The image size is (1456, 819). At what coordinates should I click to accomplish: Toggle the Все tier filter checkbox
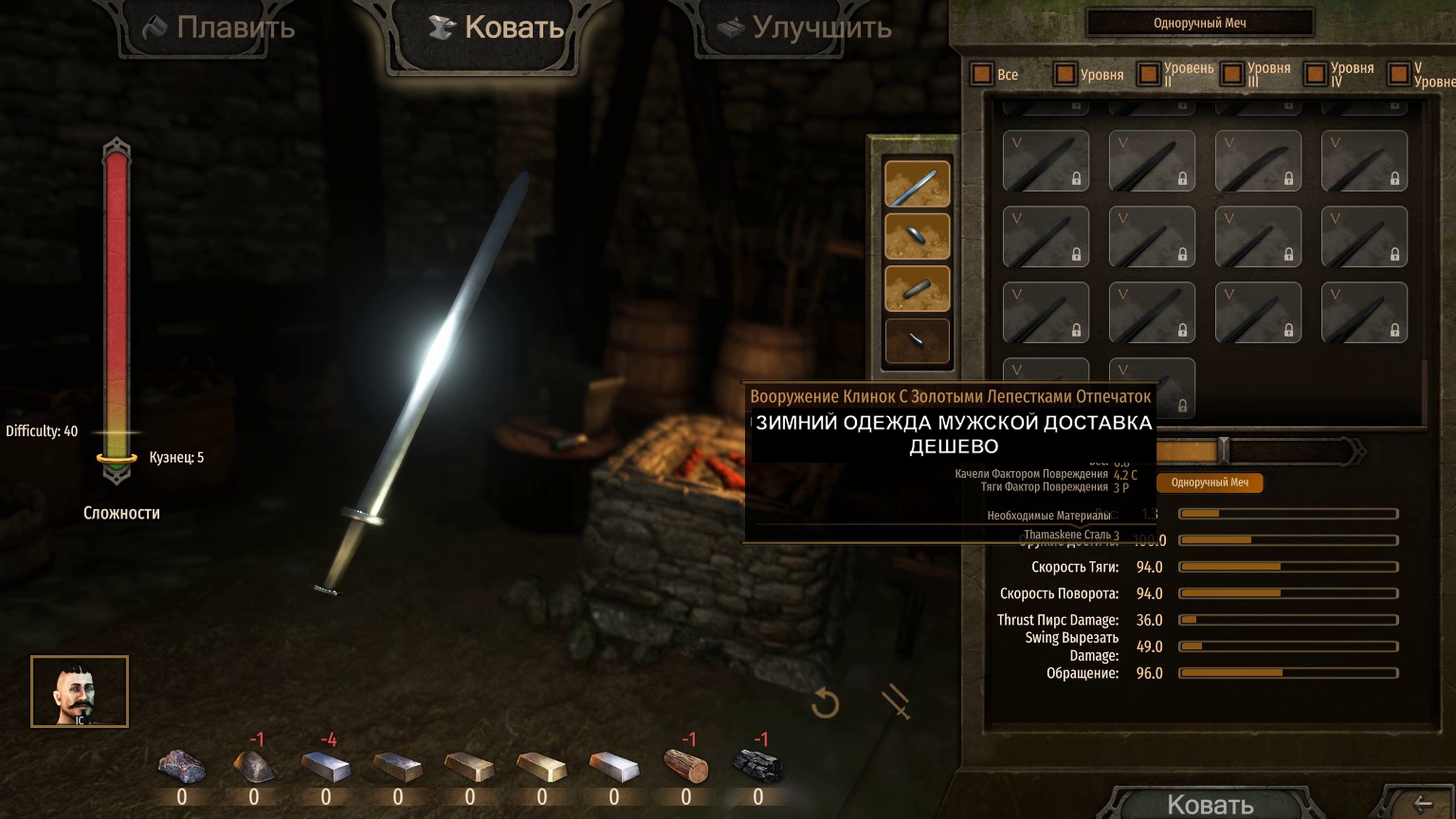tap(982, 74)
